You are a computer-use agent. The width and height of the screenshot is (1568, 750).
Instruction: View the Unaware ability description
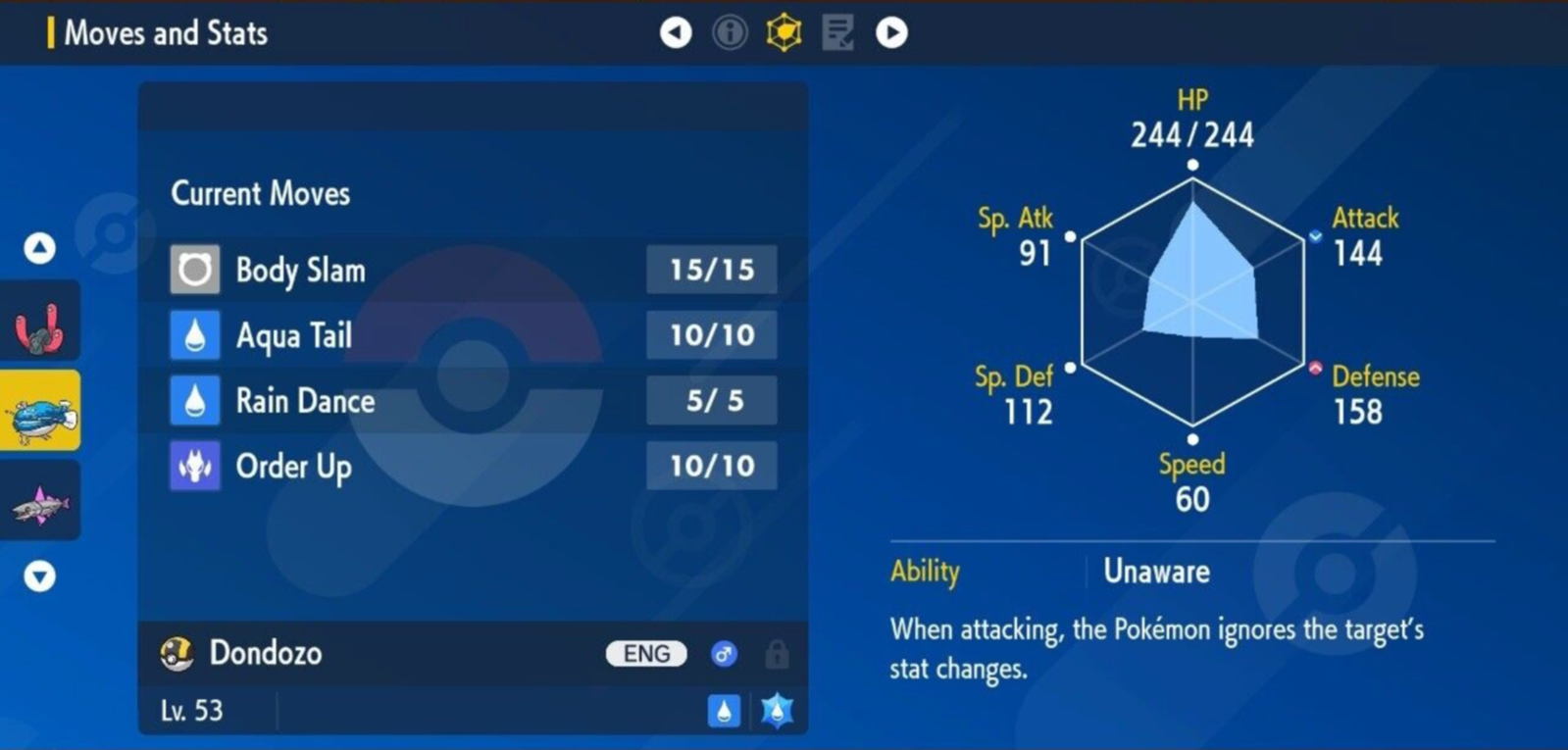pos(1156,572)
